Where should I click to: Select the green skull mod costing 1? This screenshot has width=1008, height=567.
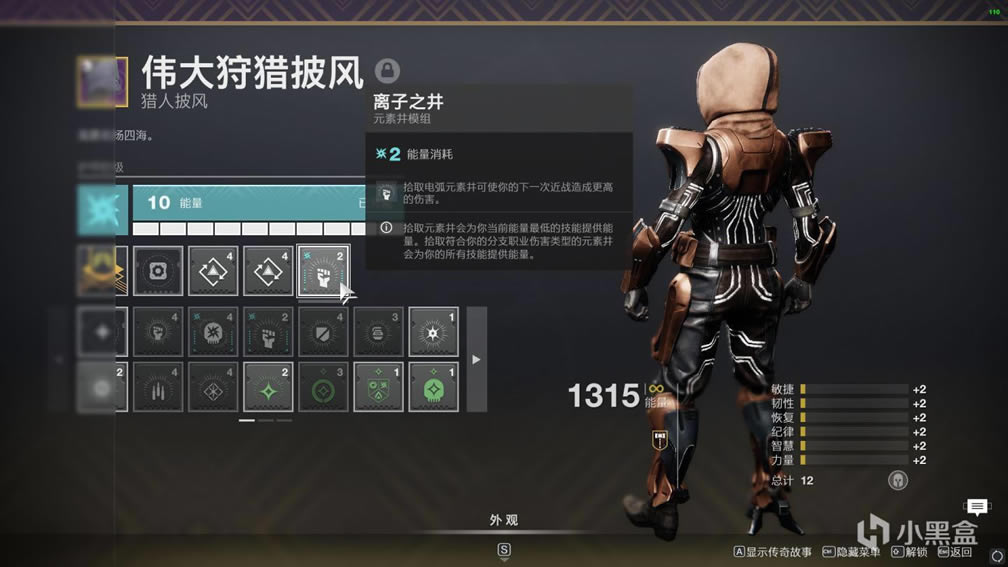pyautogui.click(x=433, y=387)
